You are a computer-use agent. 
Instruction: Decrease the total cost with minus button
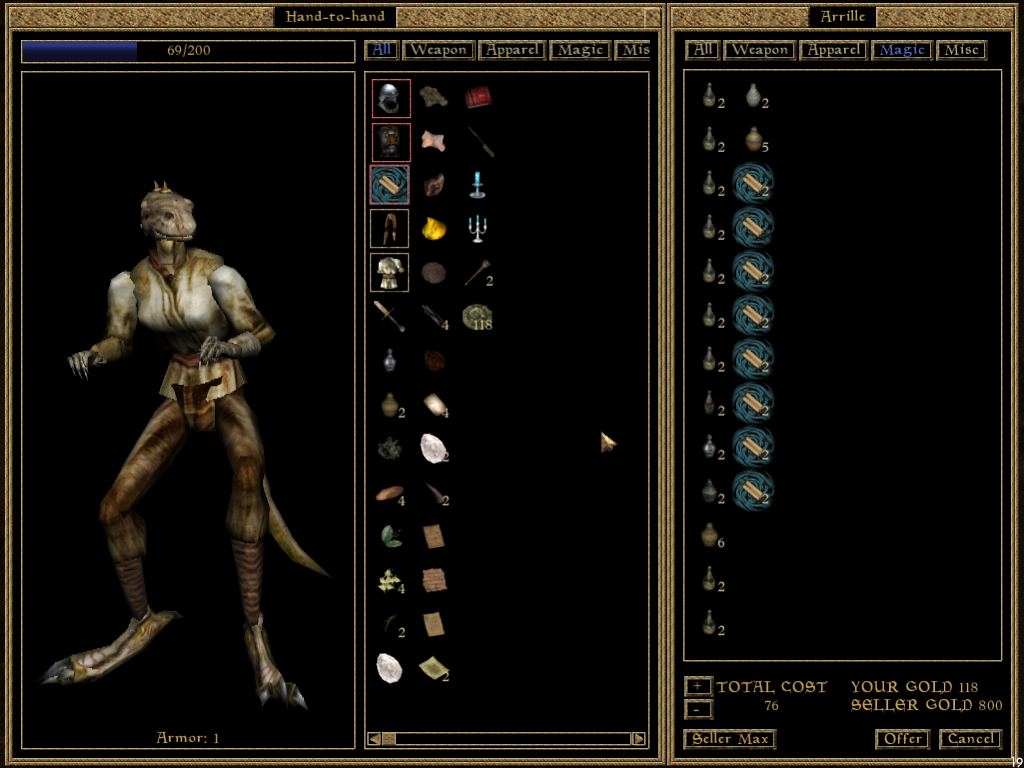point(698,708)
